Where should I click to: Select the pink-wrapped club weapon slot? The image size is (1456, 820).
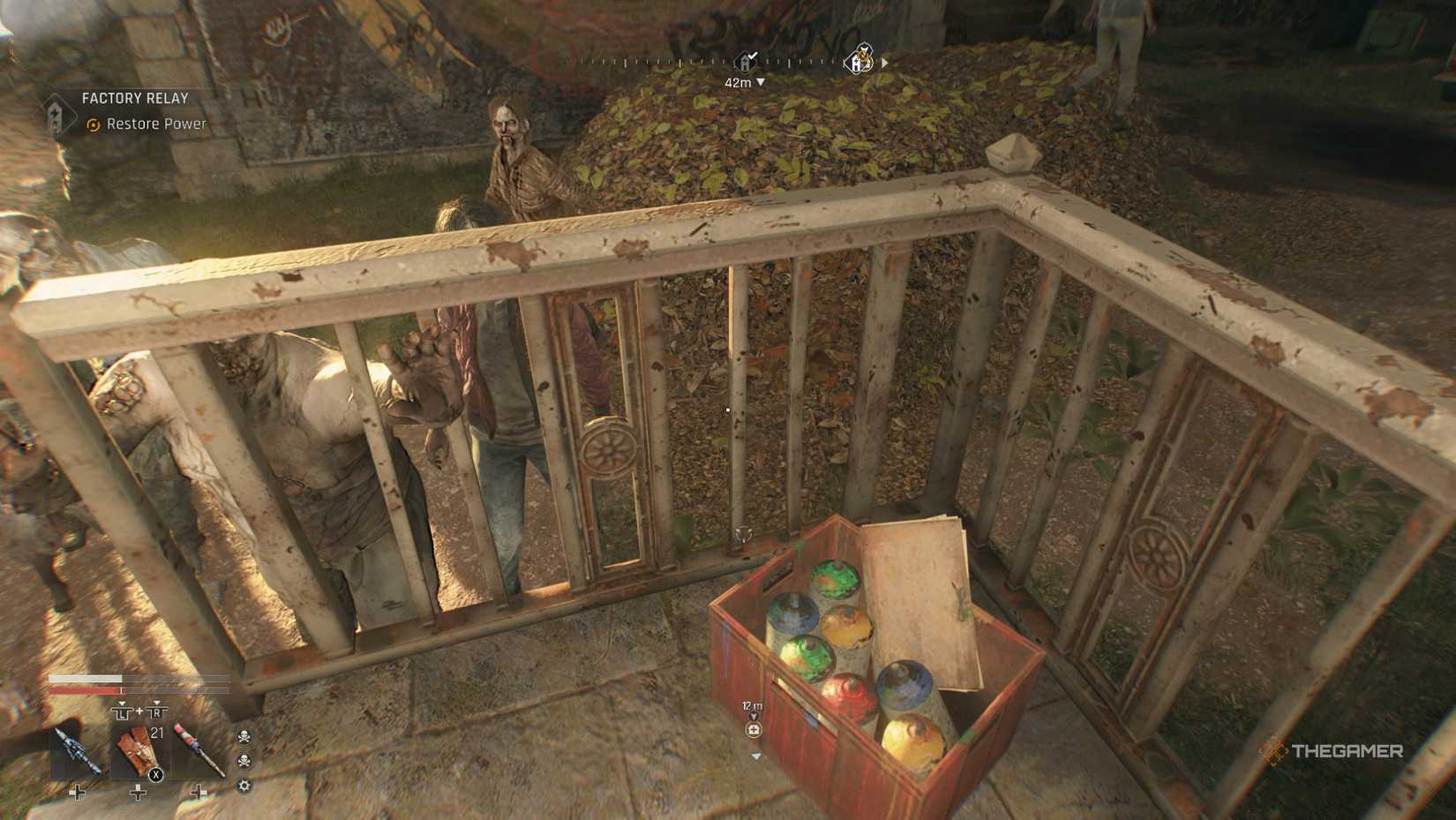tap(198, 751)
